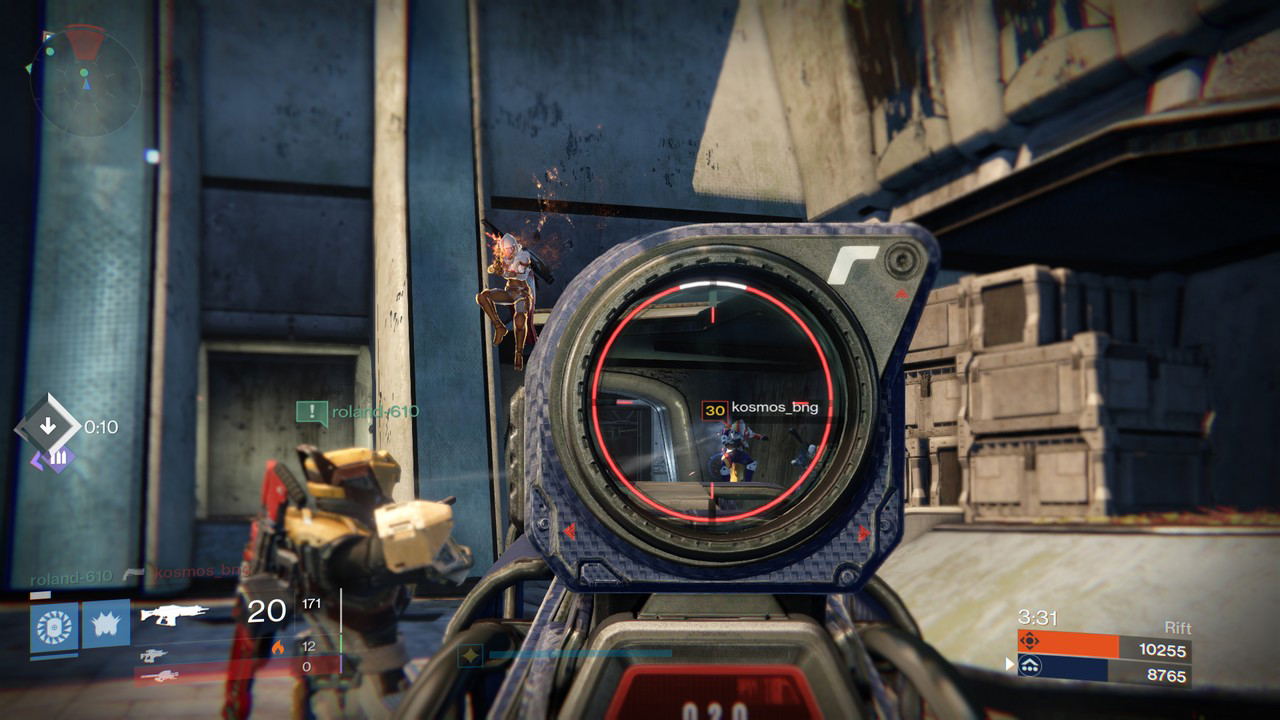Click the kosmos_bng level 30 nameplate
Image resolution: width=1280 pixels, height=720 pixels.
(755, 408)
